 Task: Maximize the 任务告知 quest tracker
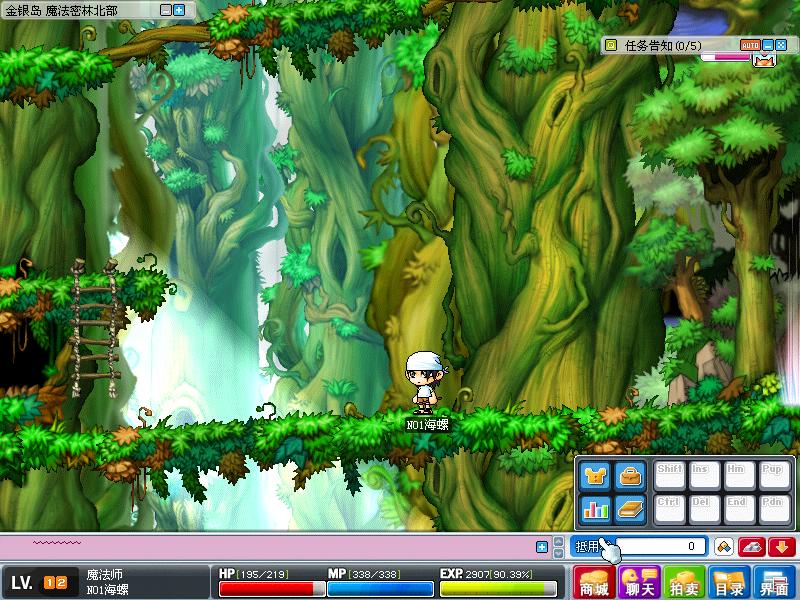(780, 45)
